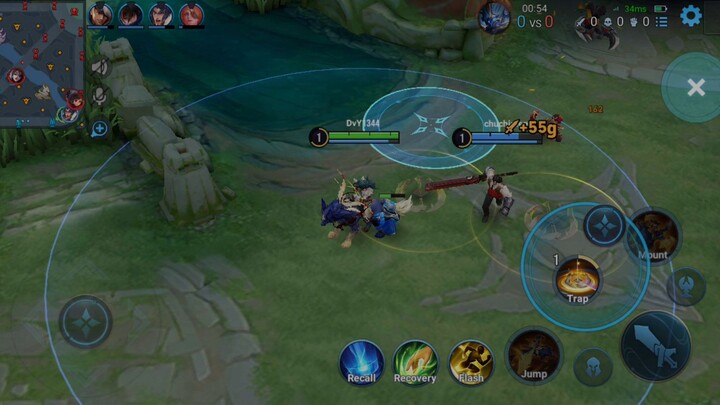
Task: Use the Mount skill
Action: pos(653,236)
